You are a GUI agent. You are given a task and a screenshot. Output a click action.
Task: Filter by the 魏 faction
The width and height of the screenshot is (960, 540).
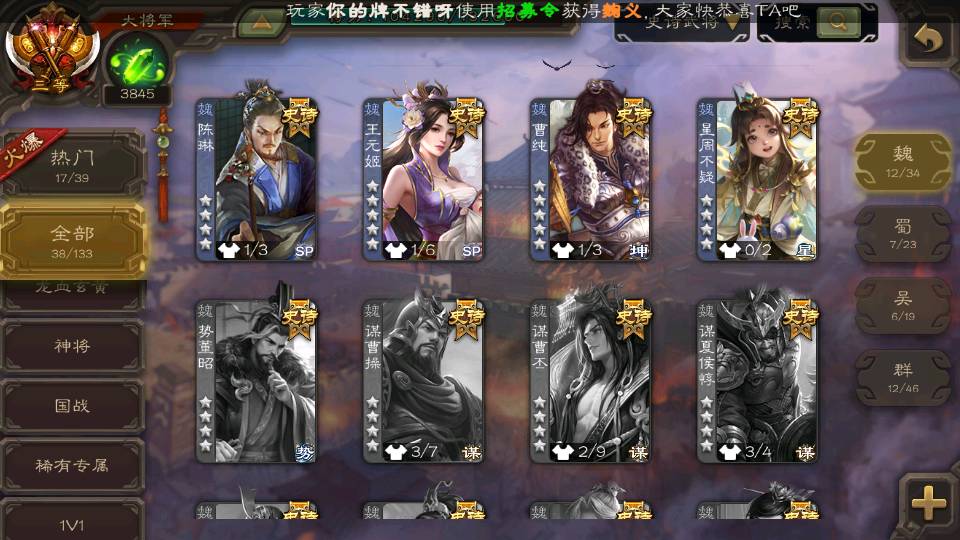click(x=903, y=162)
